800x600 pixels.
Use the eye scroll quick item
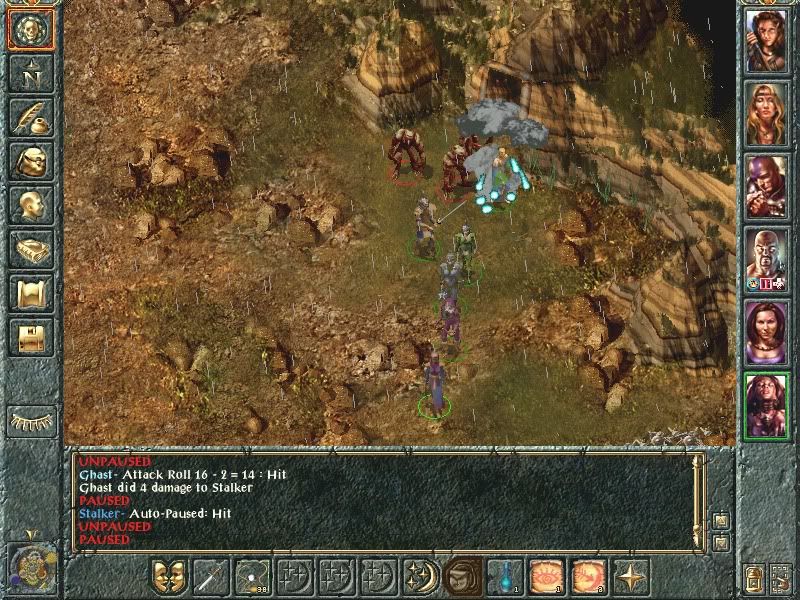(x=545, y=576)
